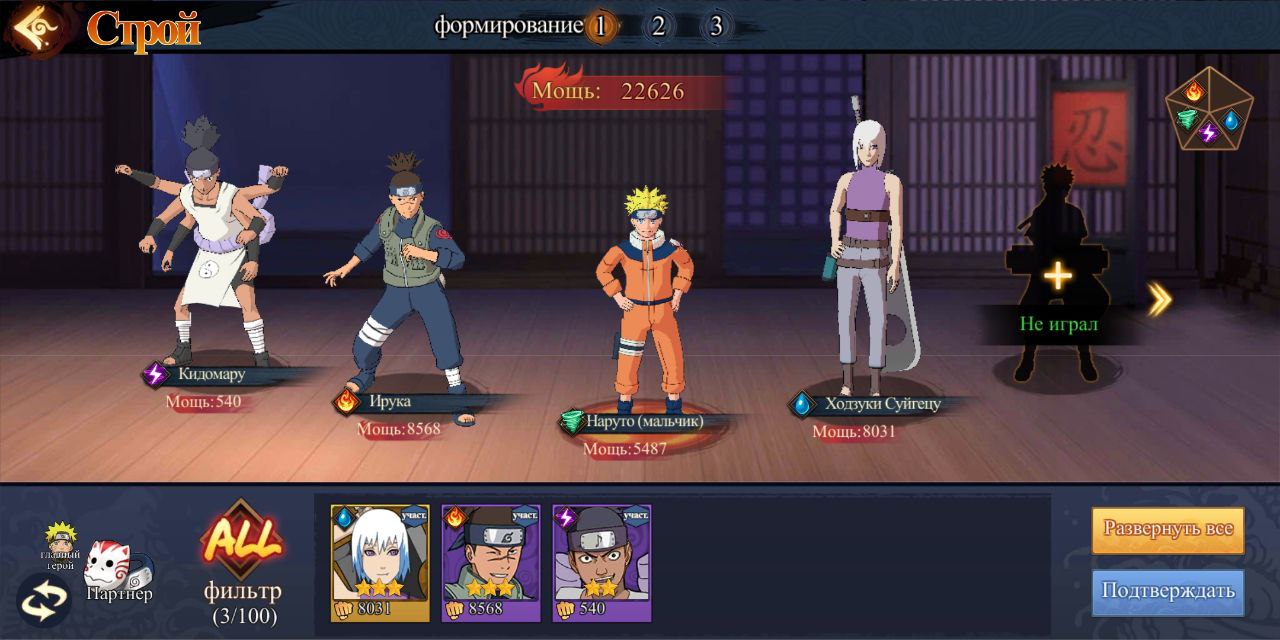This screenshot has width=1280, height=640.
Task: Select Naruto (boy) in the formation
Action: point(645,300)
